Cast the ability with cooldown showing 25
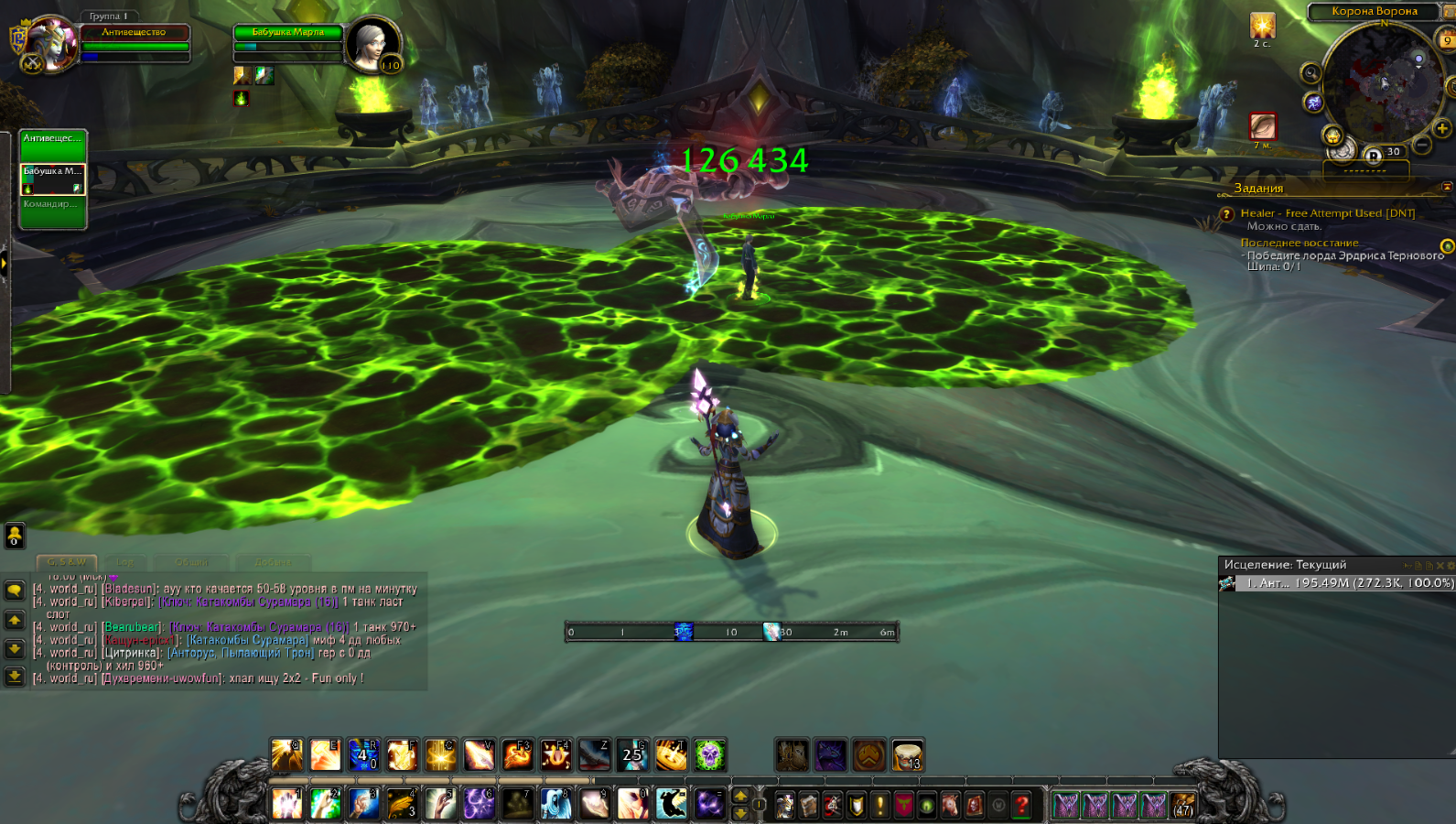 click(632, 755)
